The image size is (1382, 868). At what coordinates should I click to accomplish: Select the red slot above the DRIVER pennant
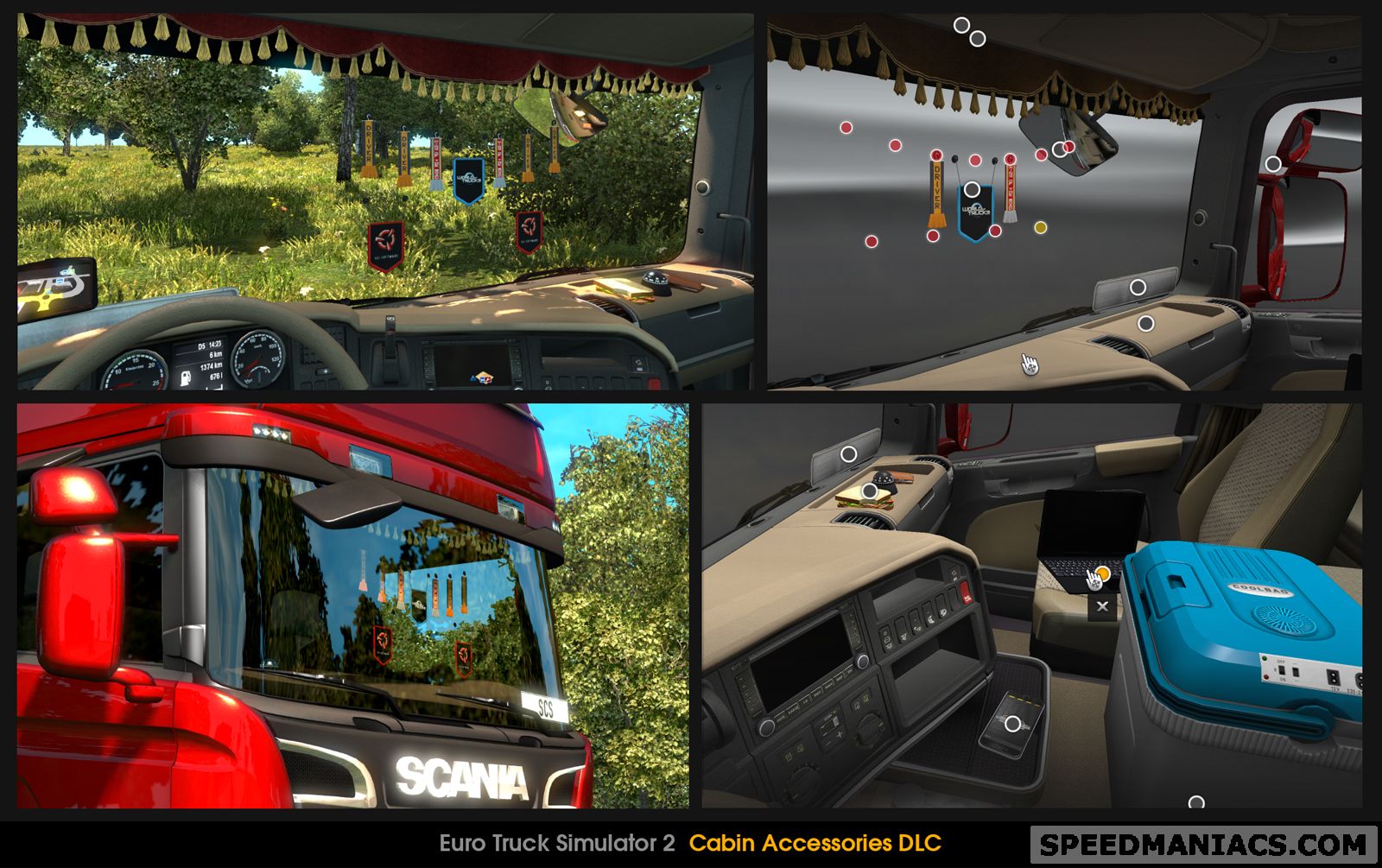(937, 155)
